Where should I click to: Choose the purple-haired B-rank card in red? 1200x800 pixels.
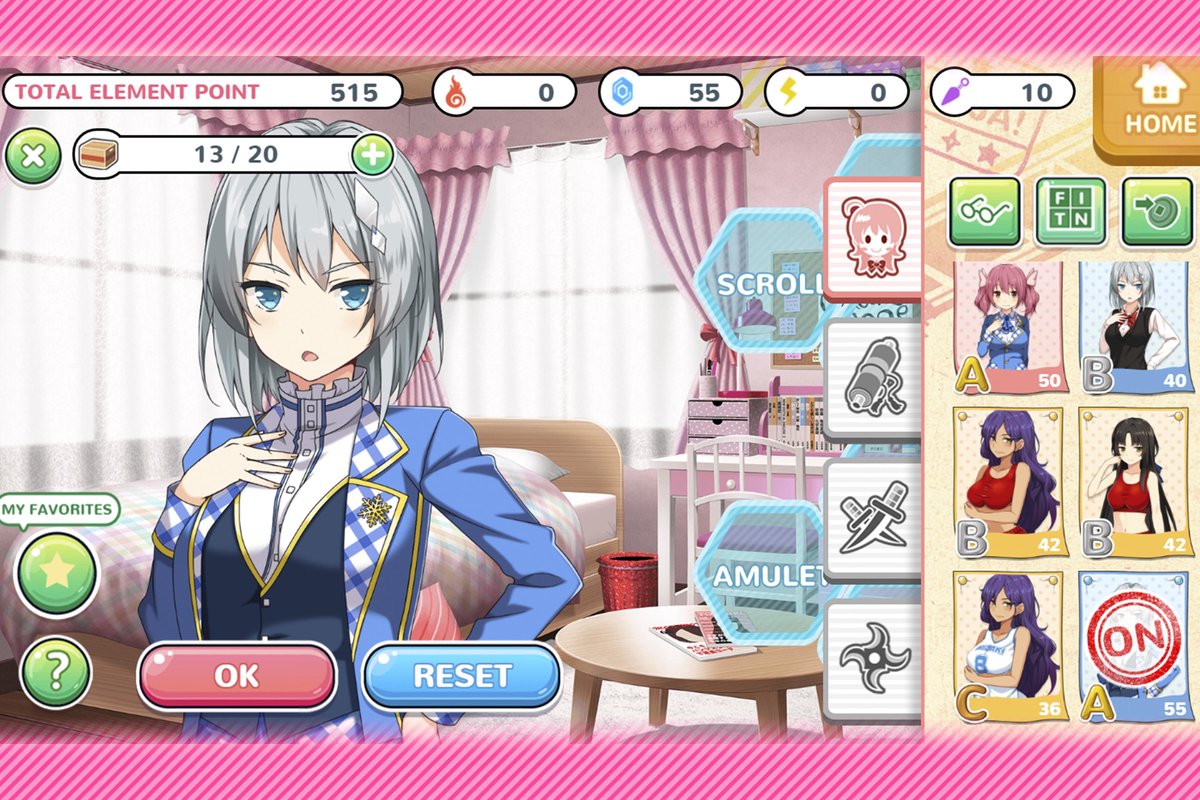point(1010,482)
